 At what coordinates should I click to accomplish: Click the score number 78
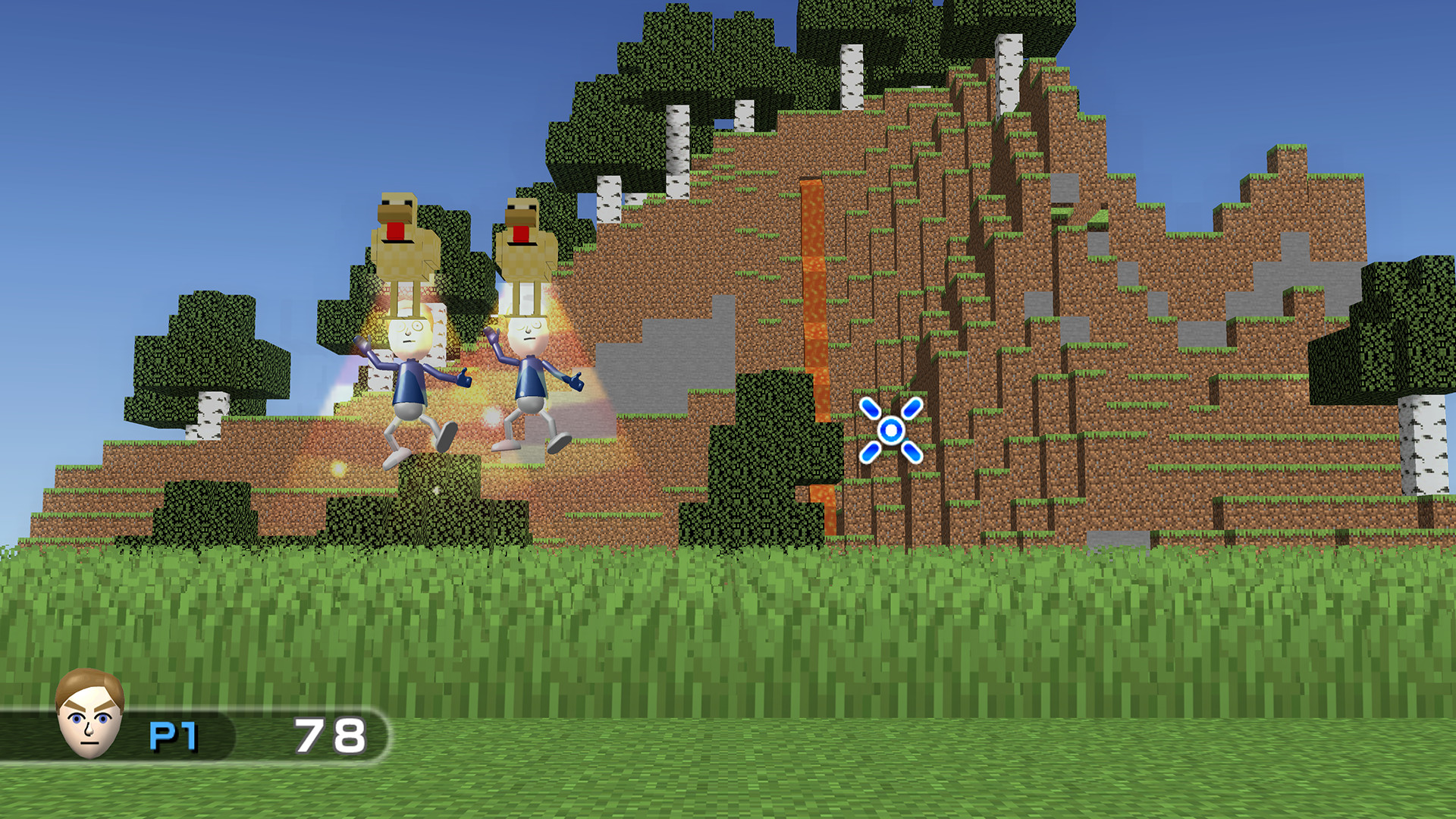330,730
